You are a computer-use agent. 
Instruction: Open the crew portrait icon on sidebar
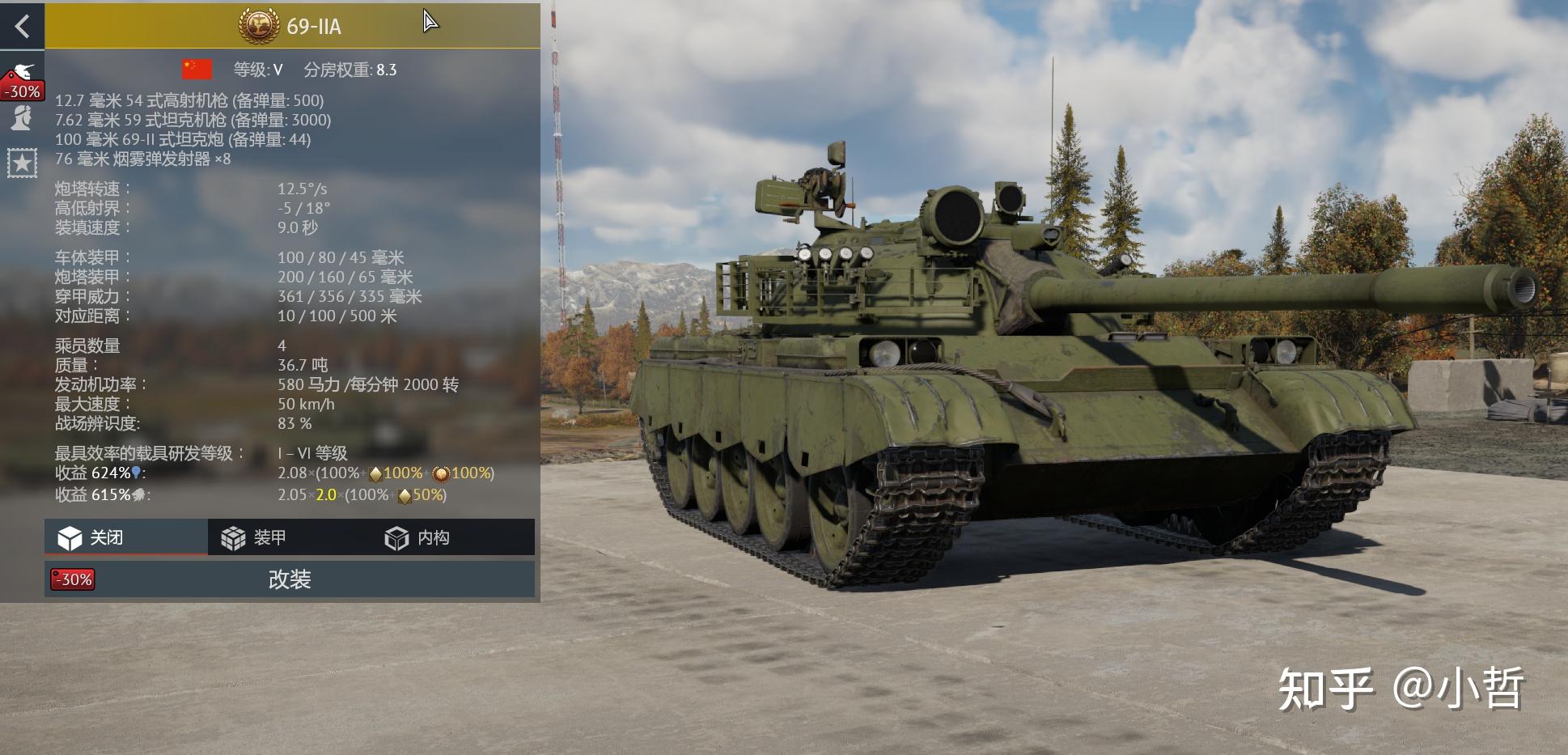tap(22, 118)
